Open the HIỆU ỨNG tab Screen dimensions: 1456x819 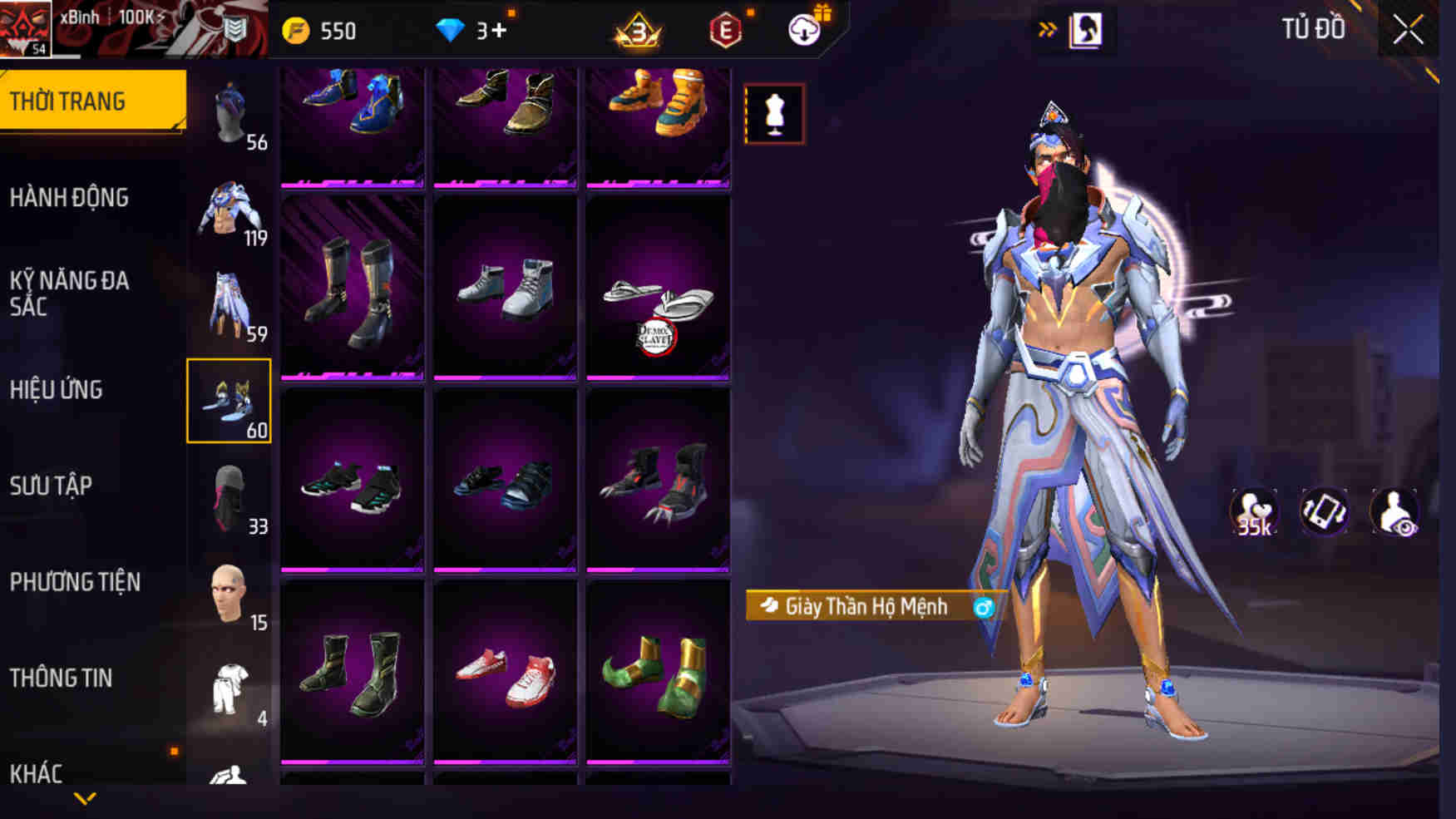click(57, 390)
